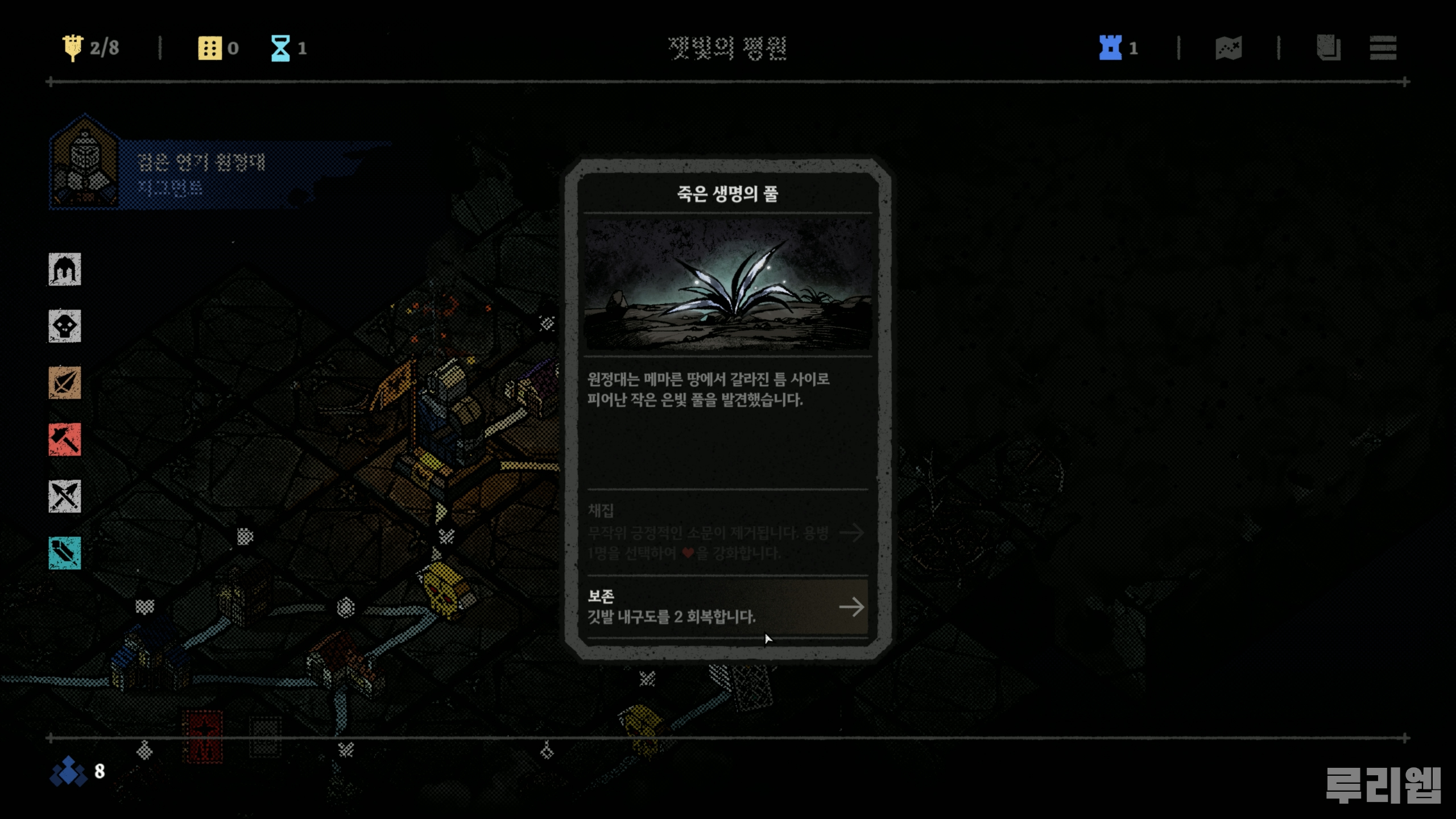Open the map flag icon
The image size is (1456, 819).
pyautogui.click(x=1228, y=48)
